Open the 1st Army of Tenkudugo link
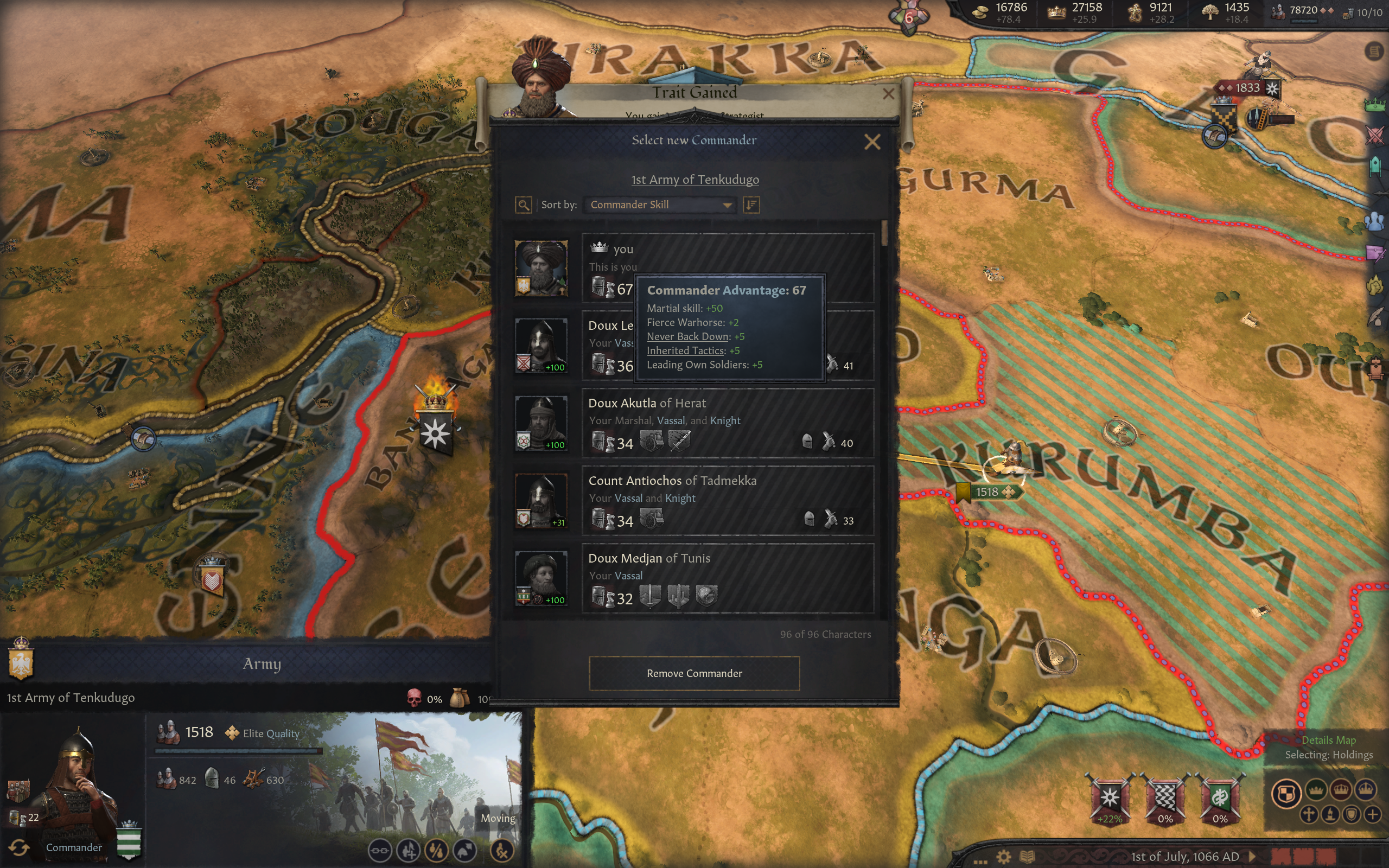Viewport: 1389px width, 868px height. pyautogui.click(x=694, y=180)
